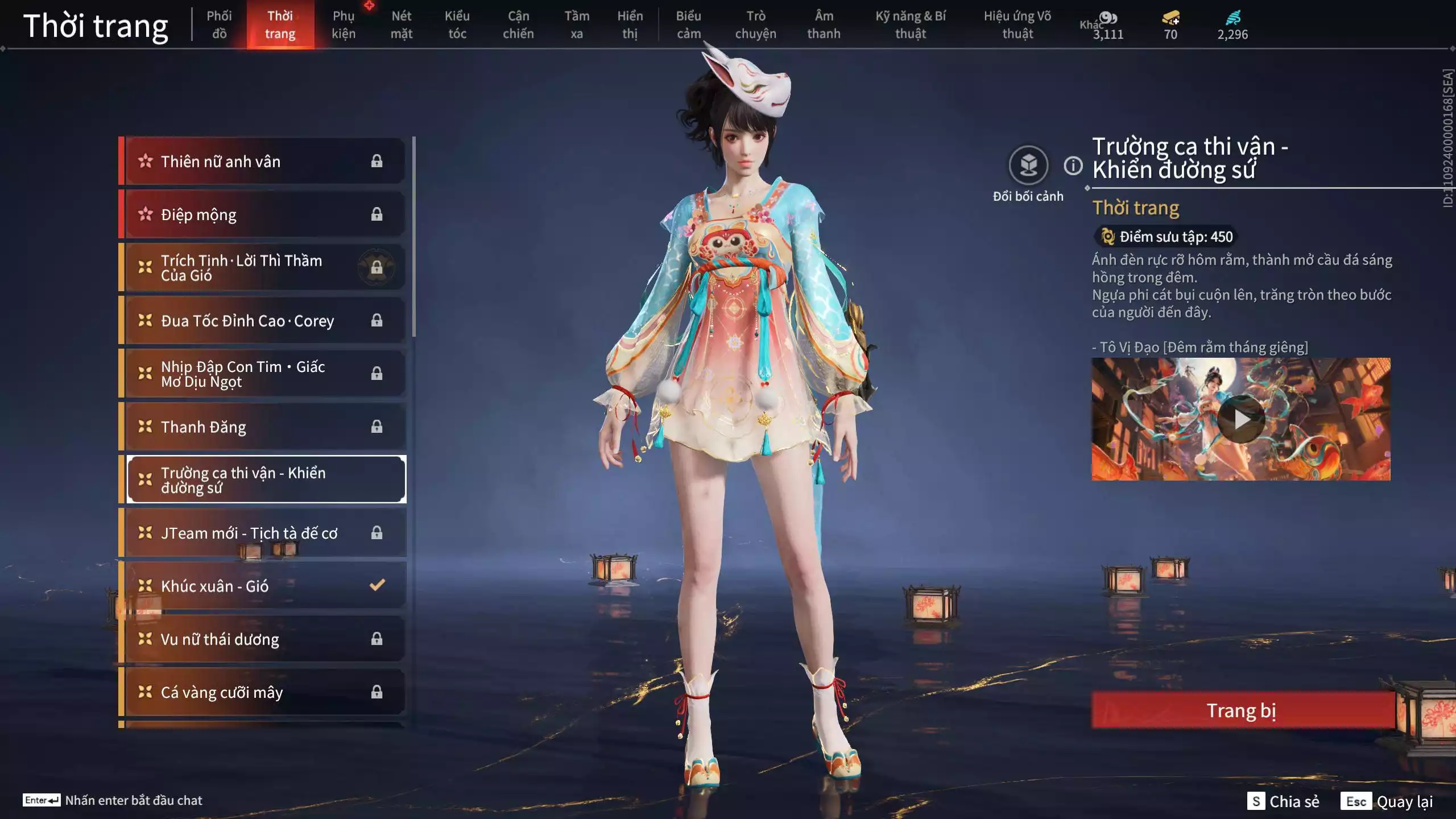
Task: Open the Biểu cảm tab
Action: click(x=688, y=24)
